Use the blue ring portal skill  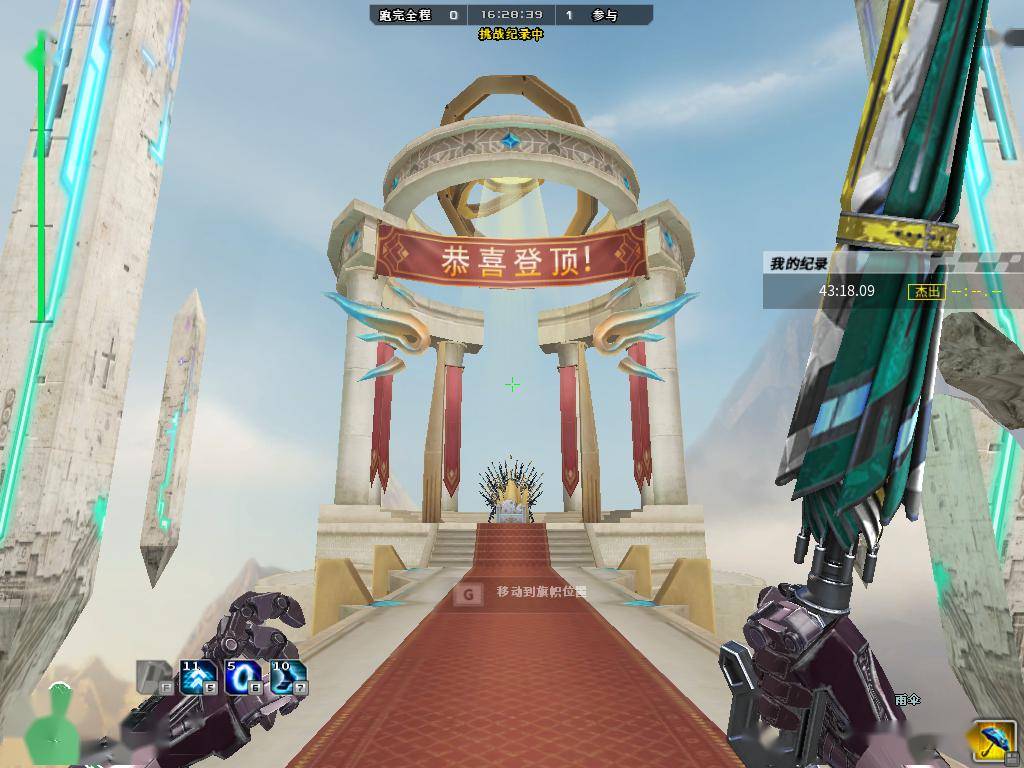[x=243, y=677]
